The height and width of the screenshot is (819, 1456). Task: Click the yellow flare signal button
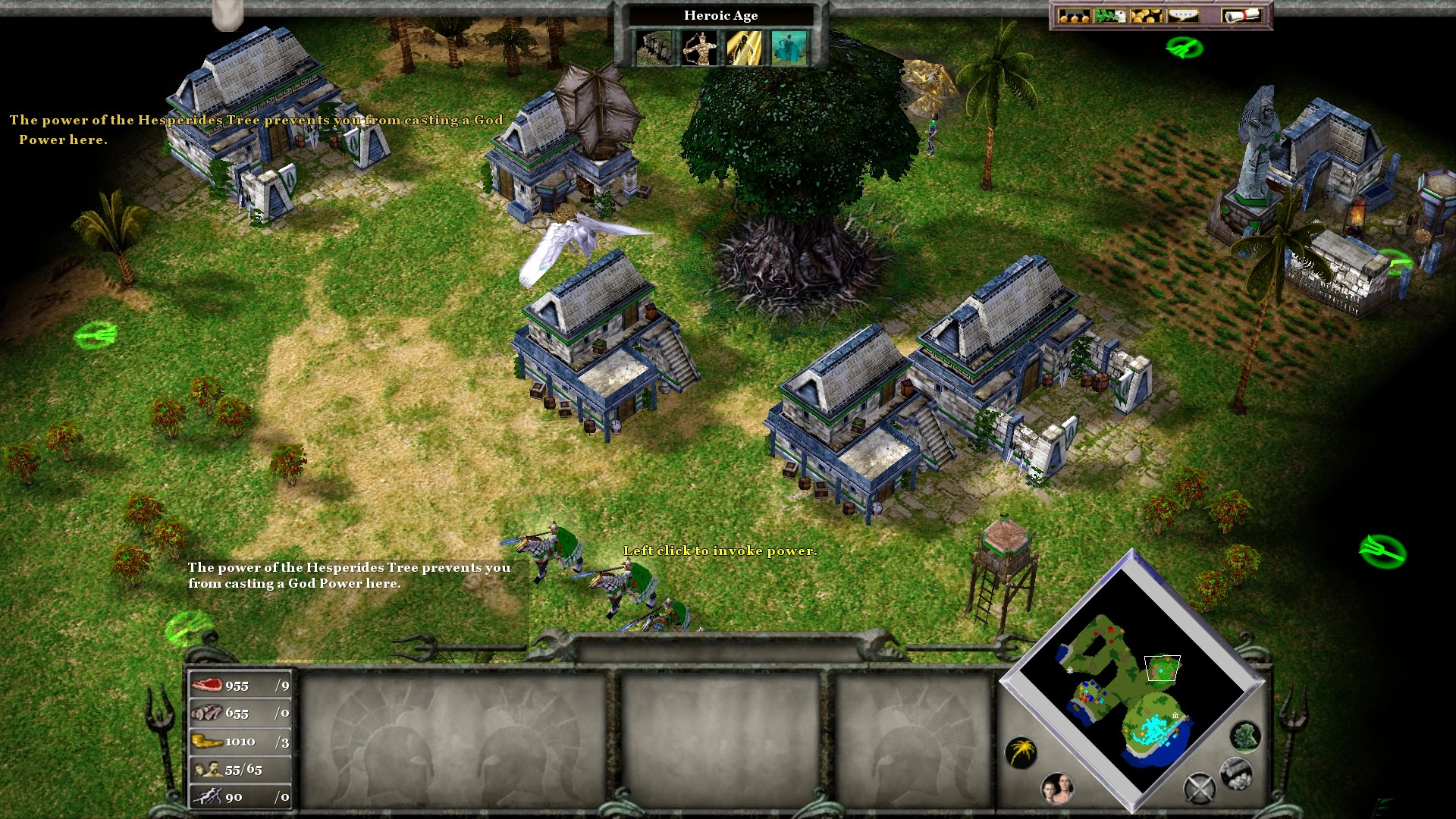1021,752
